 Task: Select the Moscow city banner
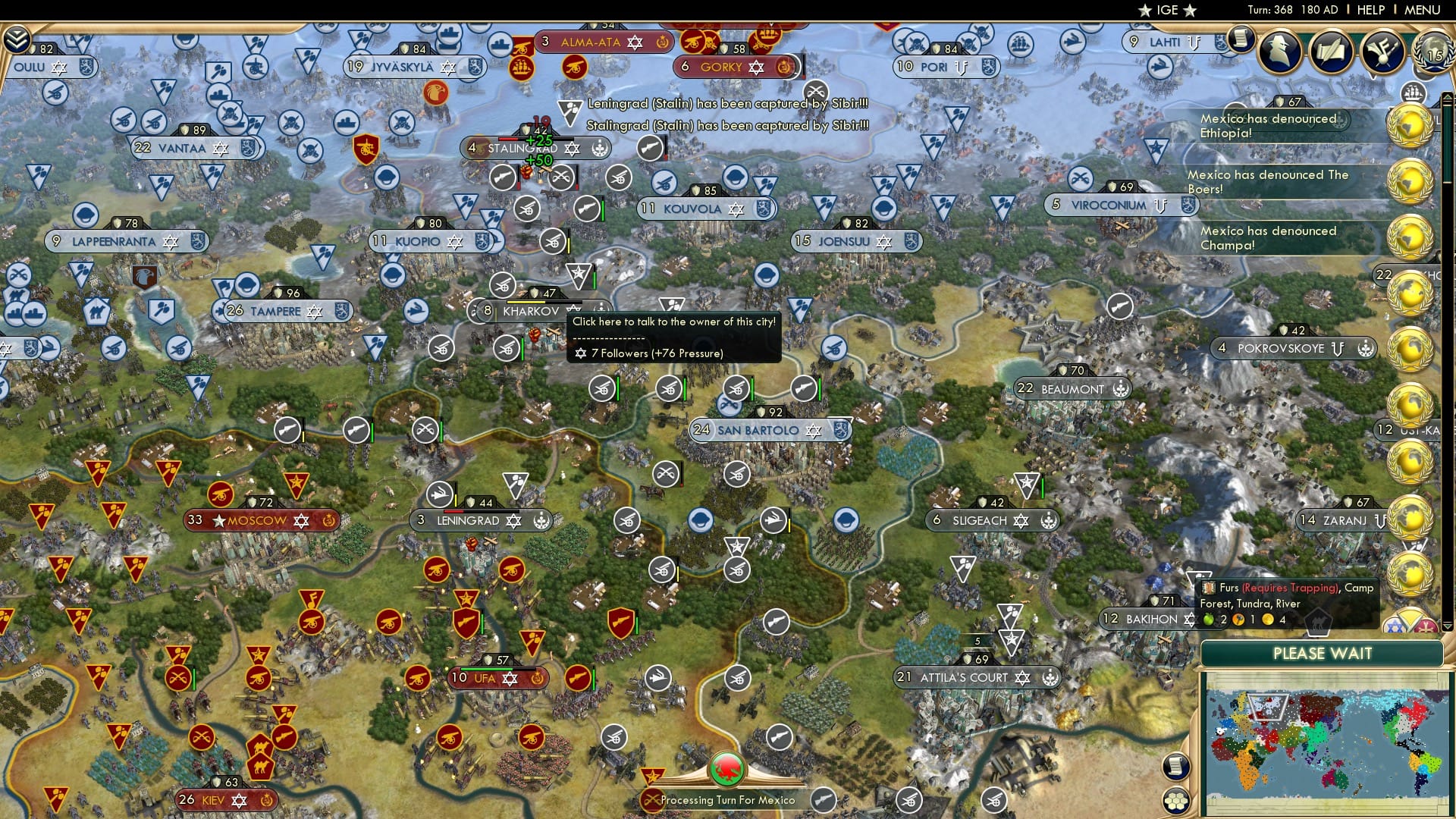[x=258, y=521]
